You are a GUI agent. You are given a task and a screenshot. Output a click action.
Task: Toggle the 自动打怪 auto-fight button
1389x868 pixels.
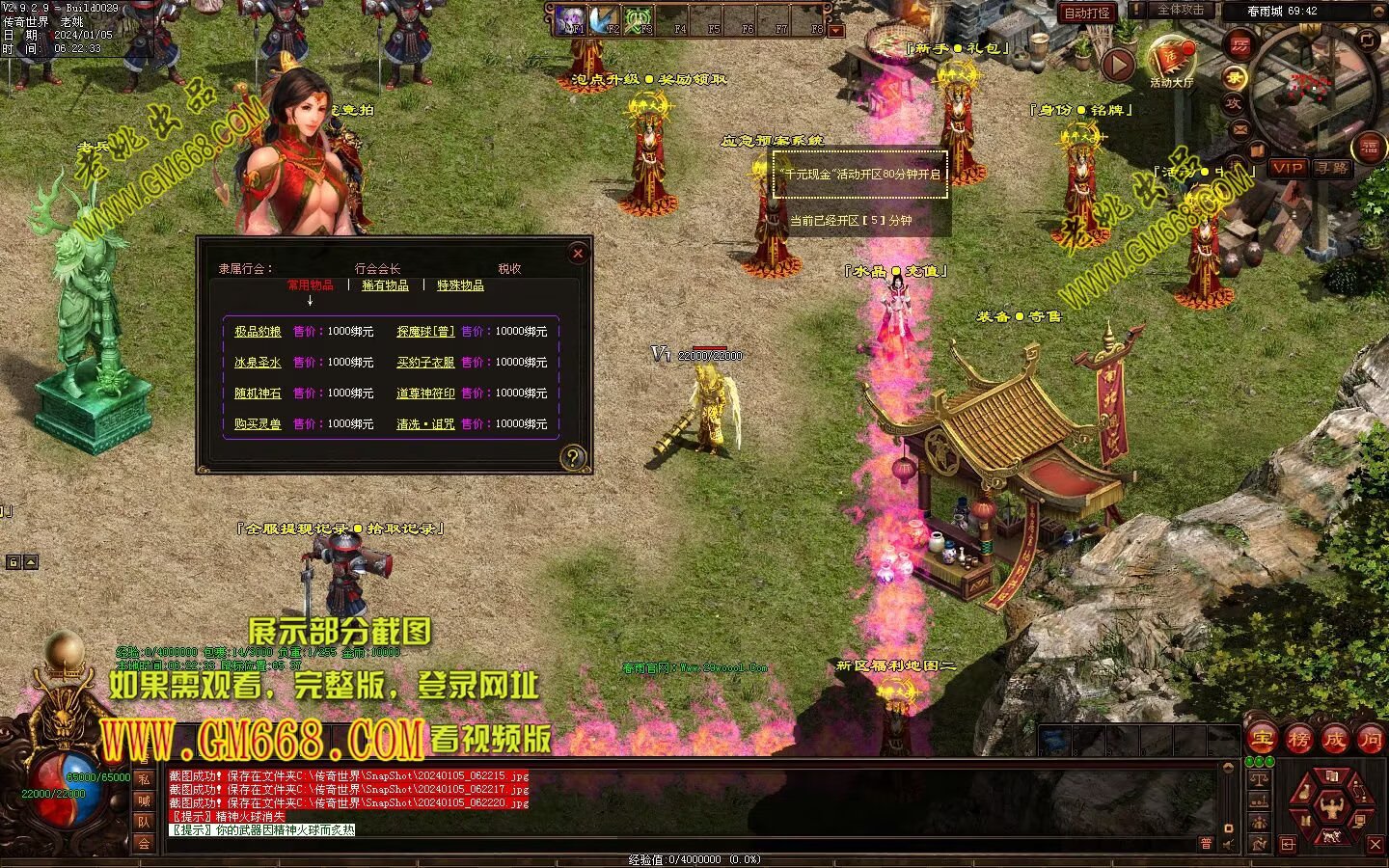(x=1086, y=13)
